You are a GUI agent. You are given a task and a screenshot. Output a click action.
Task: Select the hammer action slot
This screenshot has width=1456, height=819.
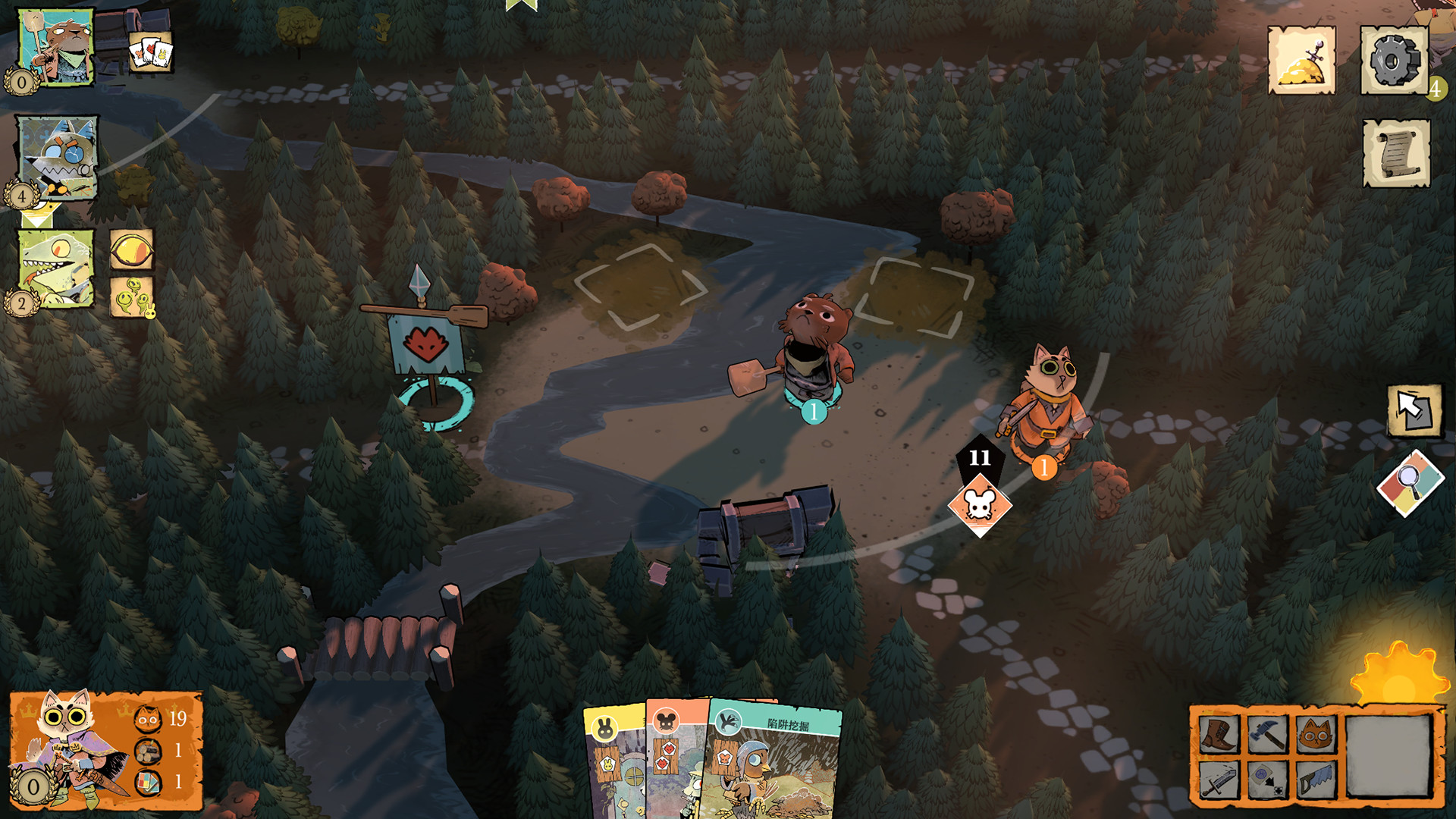click(x=1267, y=734)
